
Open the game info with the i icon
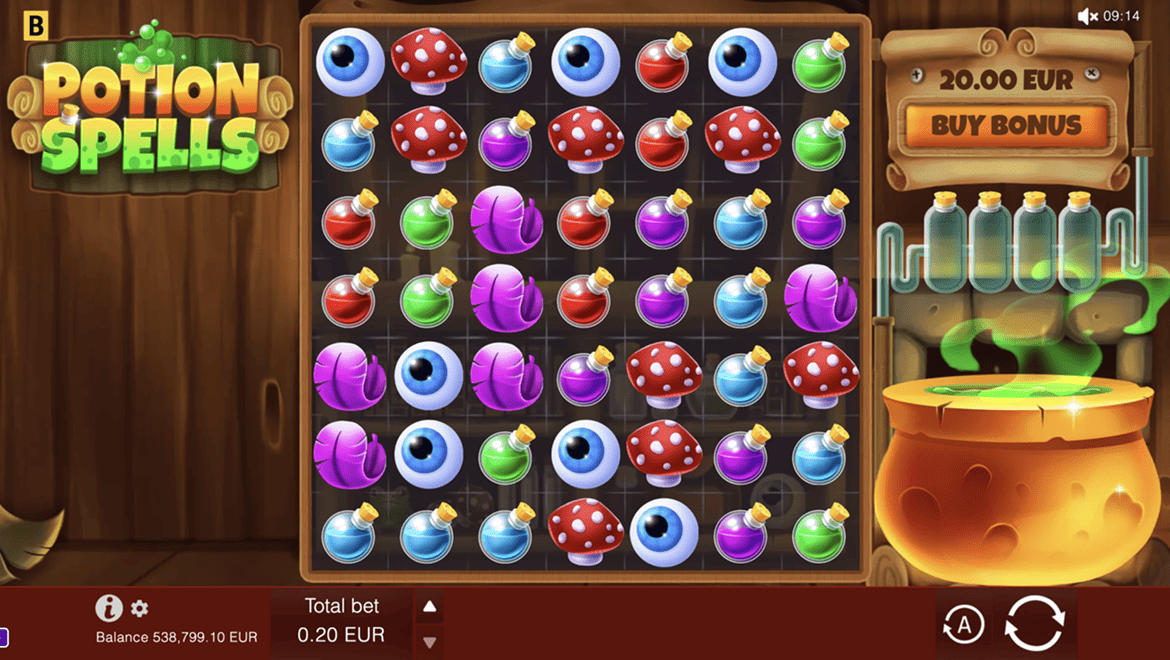pyautogui.click(x=108, y=608)
